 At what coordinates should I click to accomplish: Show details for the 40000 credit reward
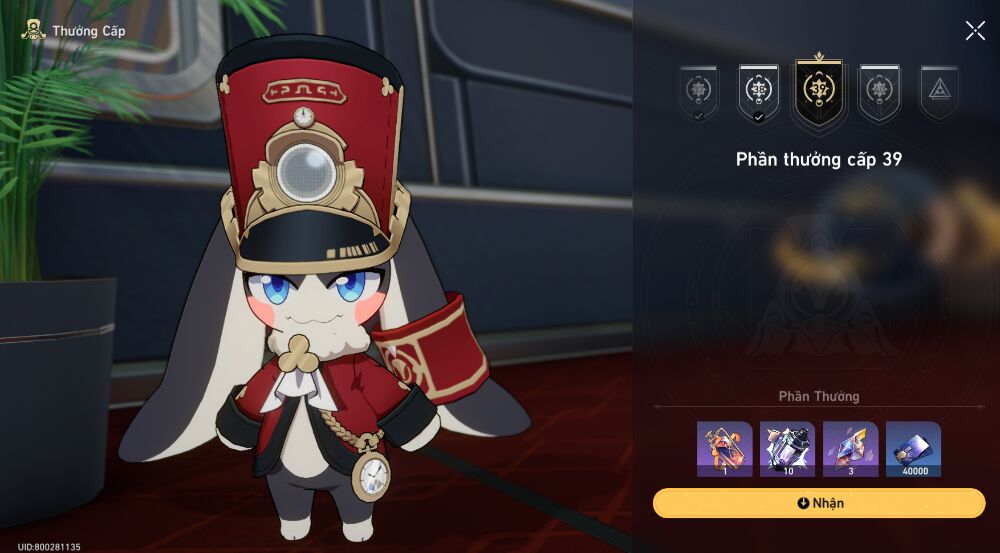(x=913, y=449)
